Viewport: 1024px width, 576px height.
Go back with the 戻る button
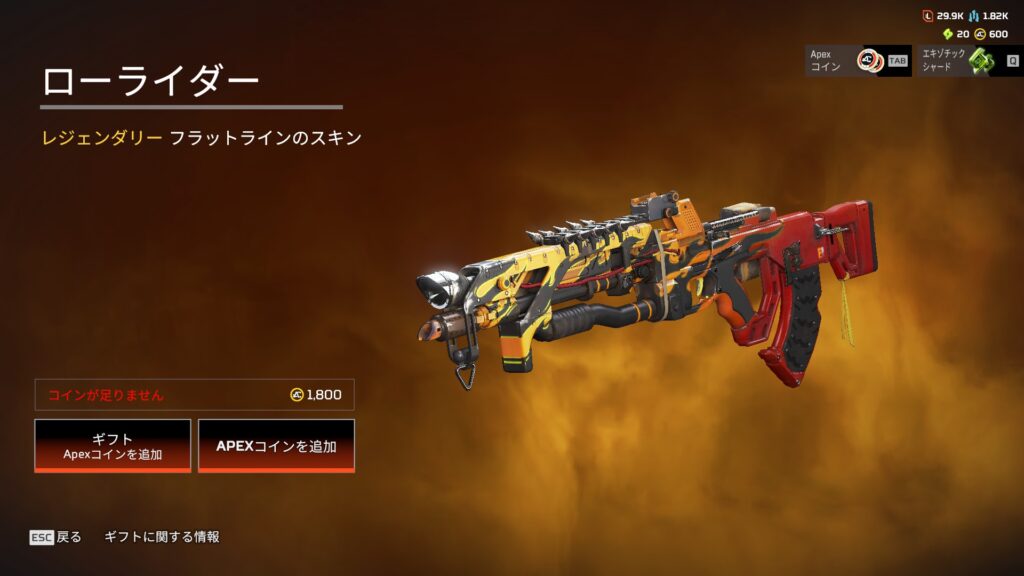56,537
